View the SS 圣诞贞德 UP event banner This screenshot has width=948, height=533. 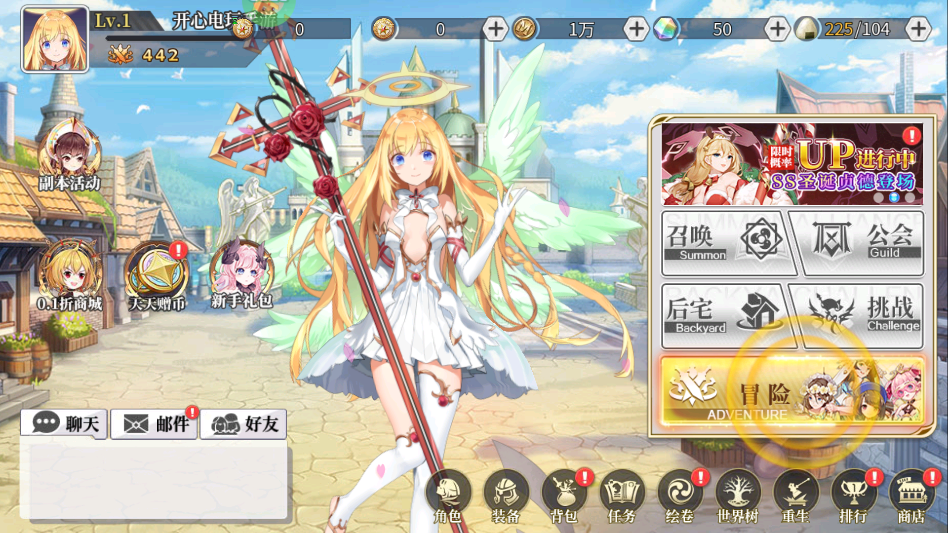[792, 164]
